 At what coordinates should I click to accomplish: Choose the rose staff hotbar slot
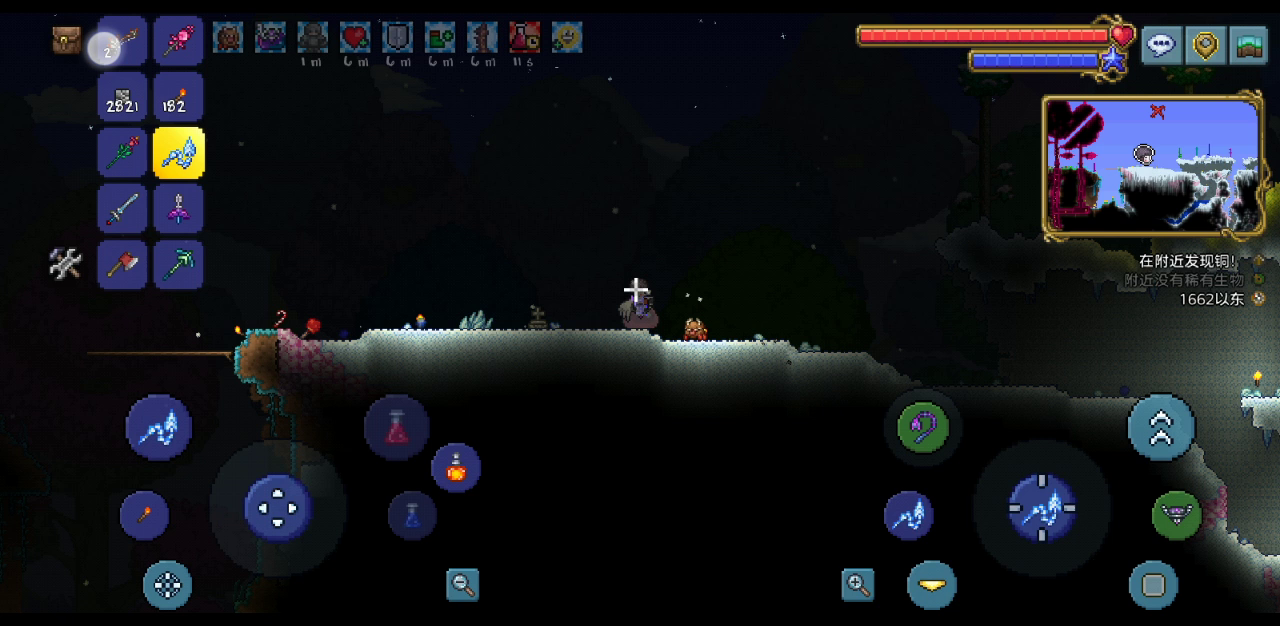[x=123, y=153]
